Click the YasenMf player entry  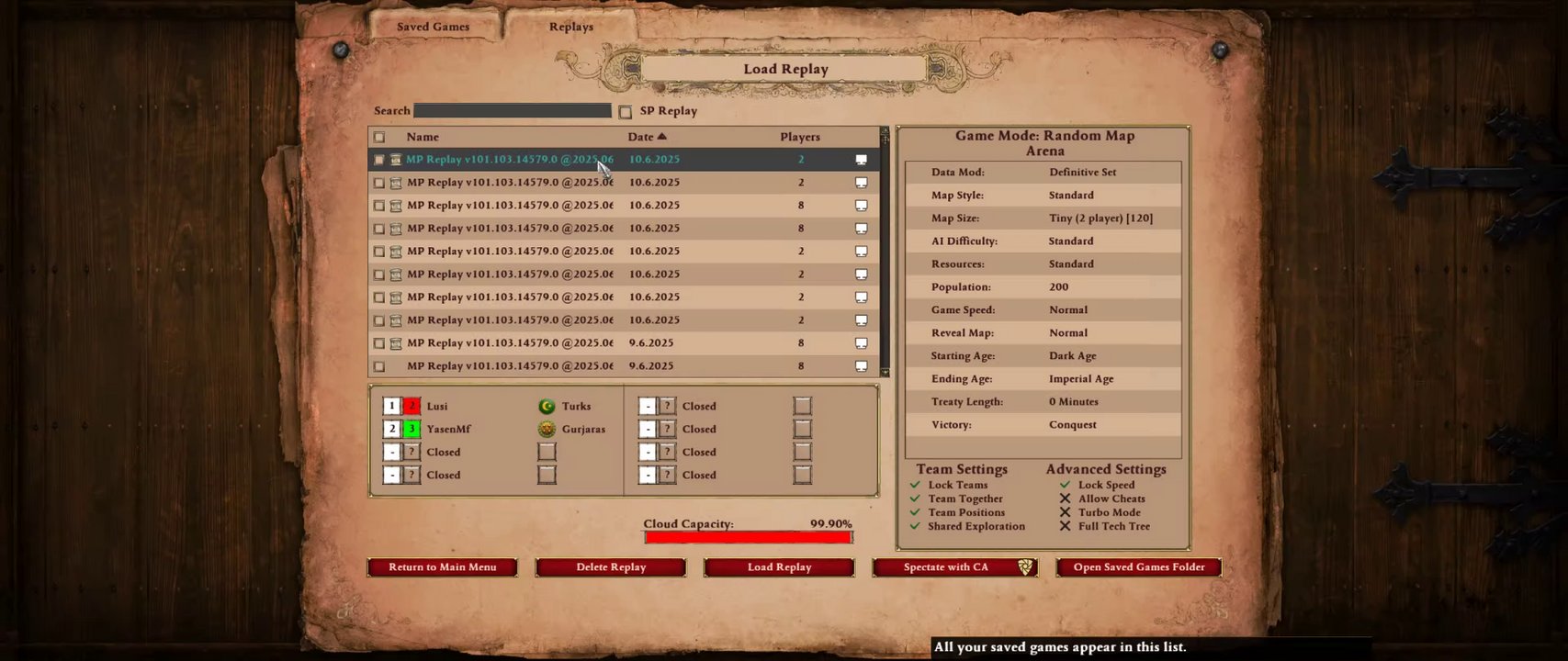click(x=448, y=429)
